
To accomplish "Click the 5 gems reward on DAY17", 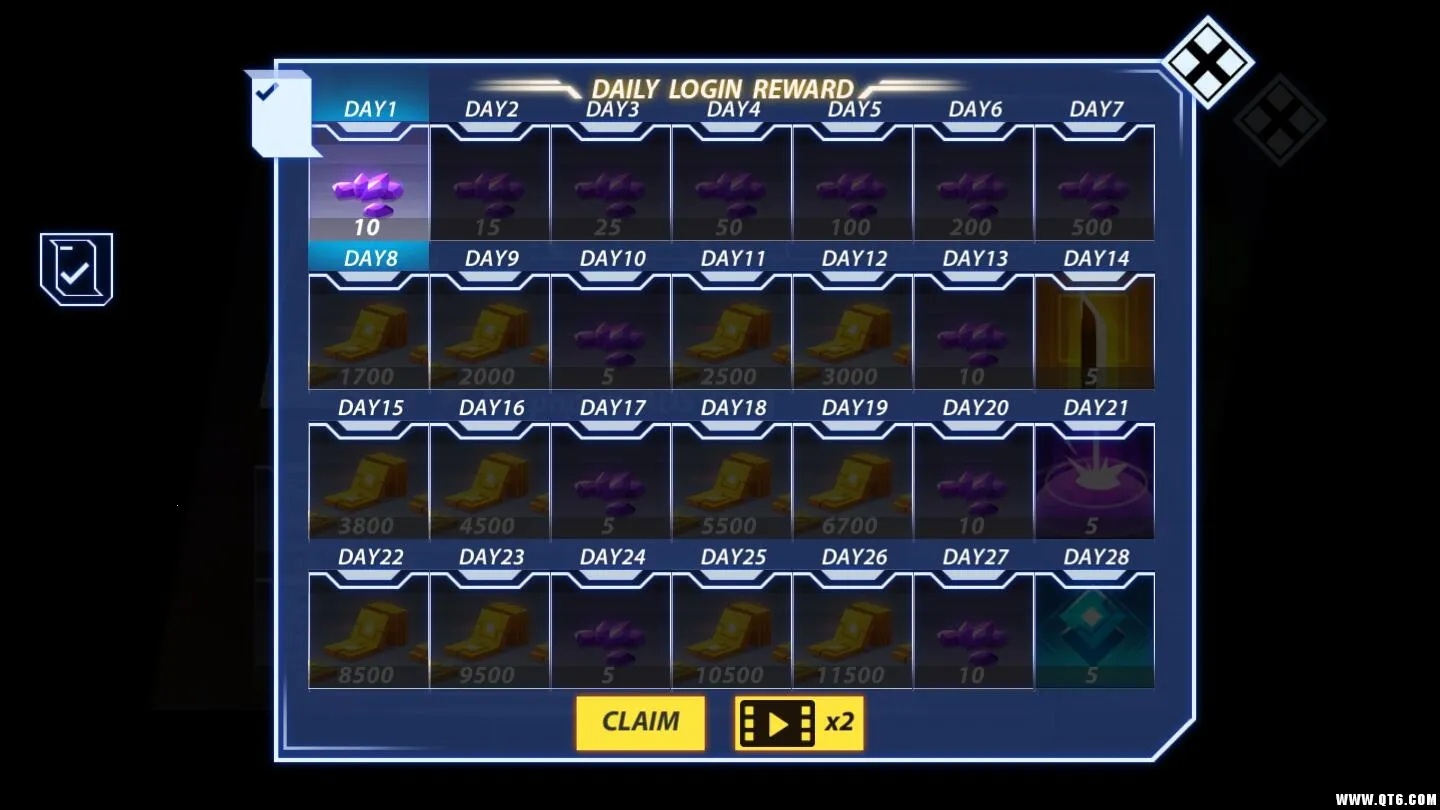I will click(x=611, y=482).
